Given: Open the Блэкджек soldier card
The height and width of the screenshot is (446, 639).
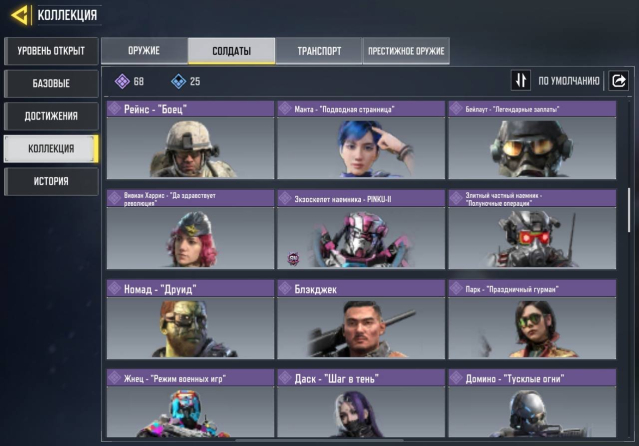Looking at the screenshot, I should tap(361, 319).
